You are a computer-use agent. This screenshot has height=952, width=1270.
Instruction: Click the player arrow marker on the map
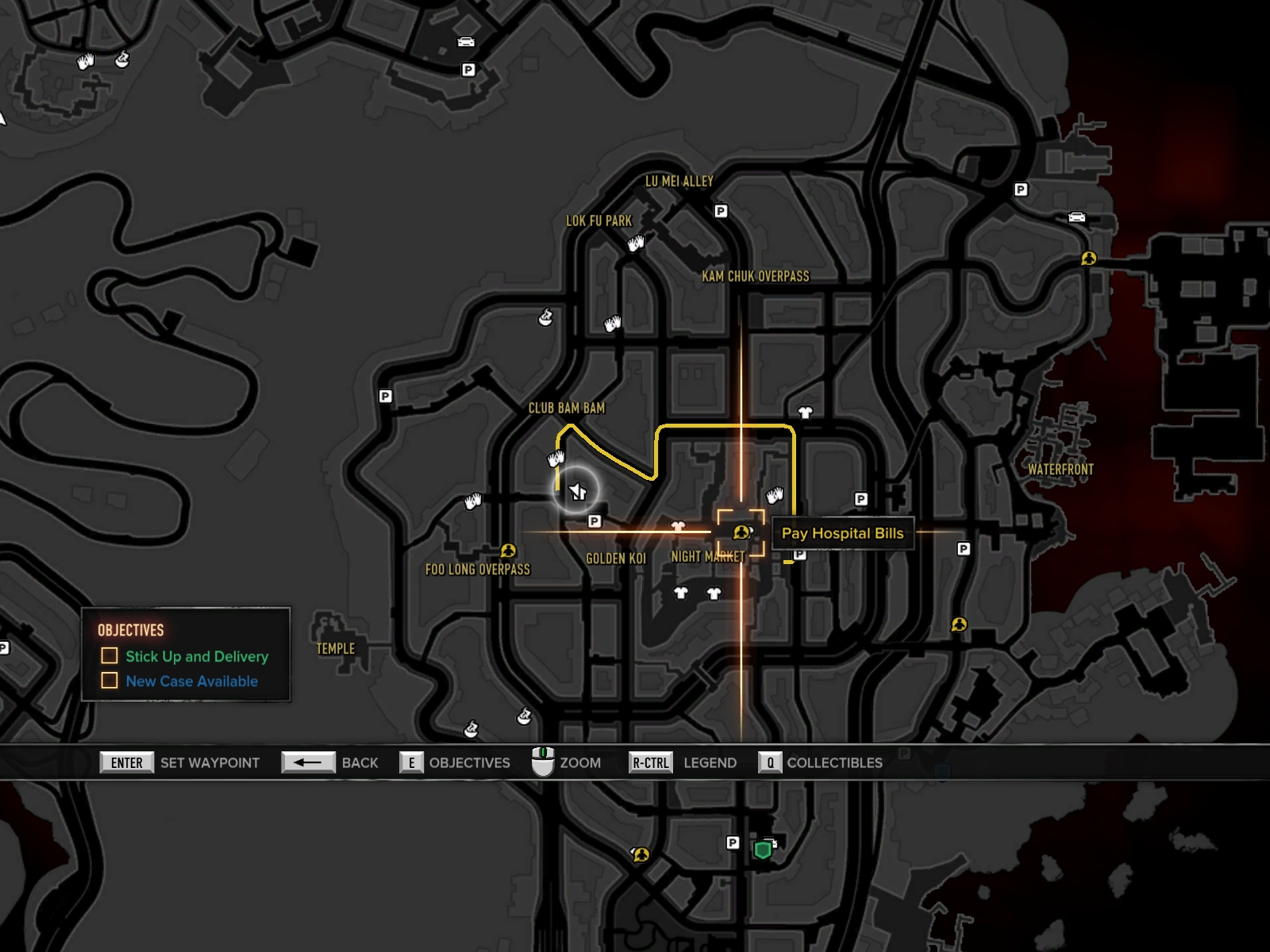point(578,492)
